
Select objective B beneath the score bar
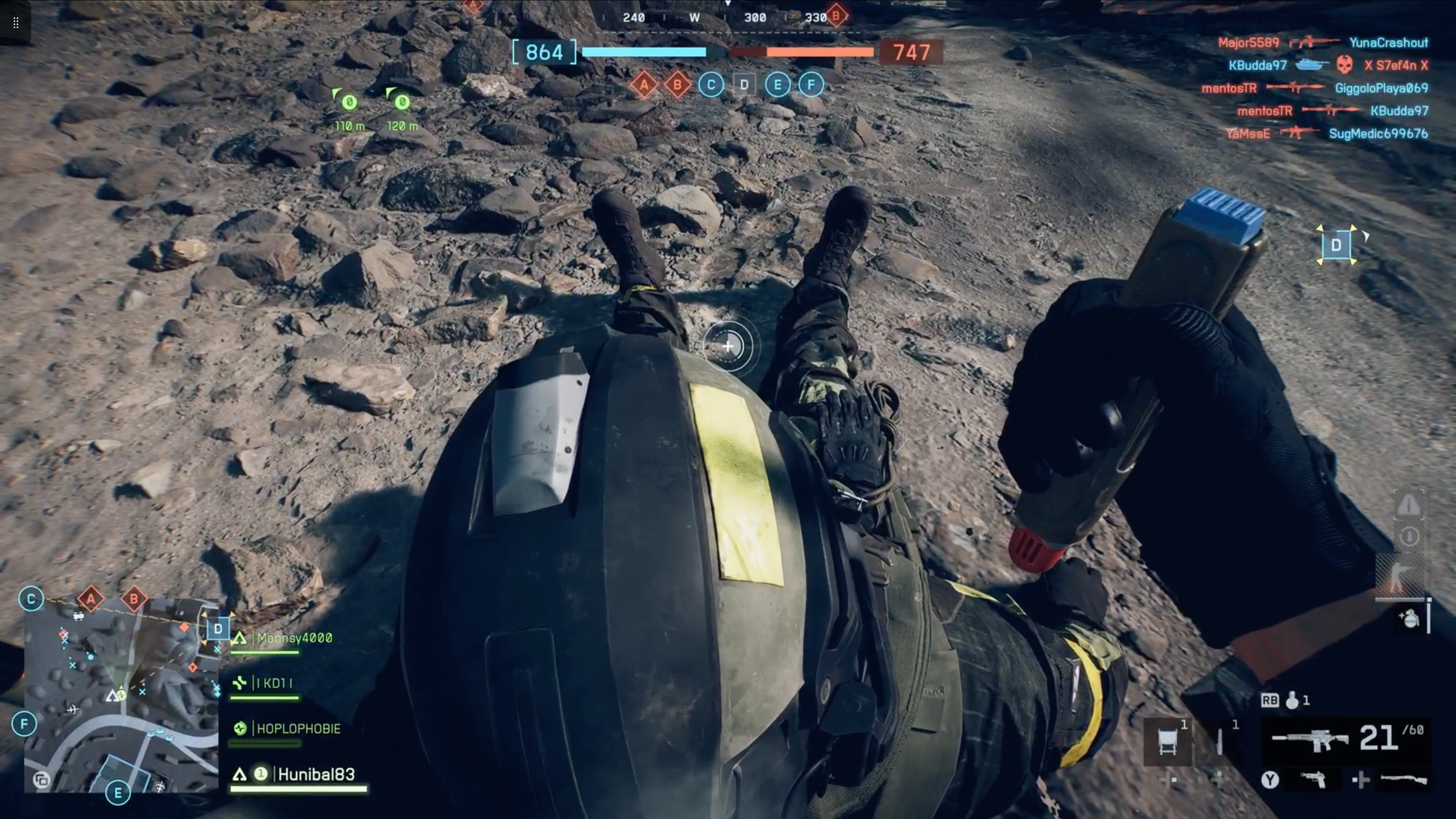click(x=677, y=85)
